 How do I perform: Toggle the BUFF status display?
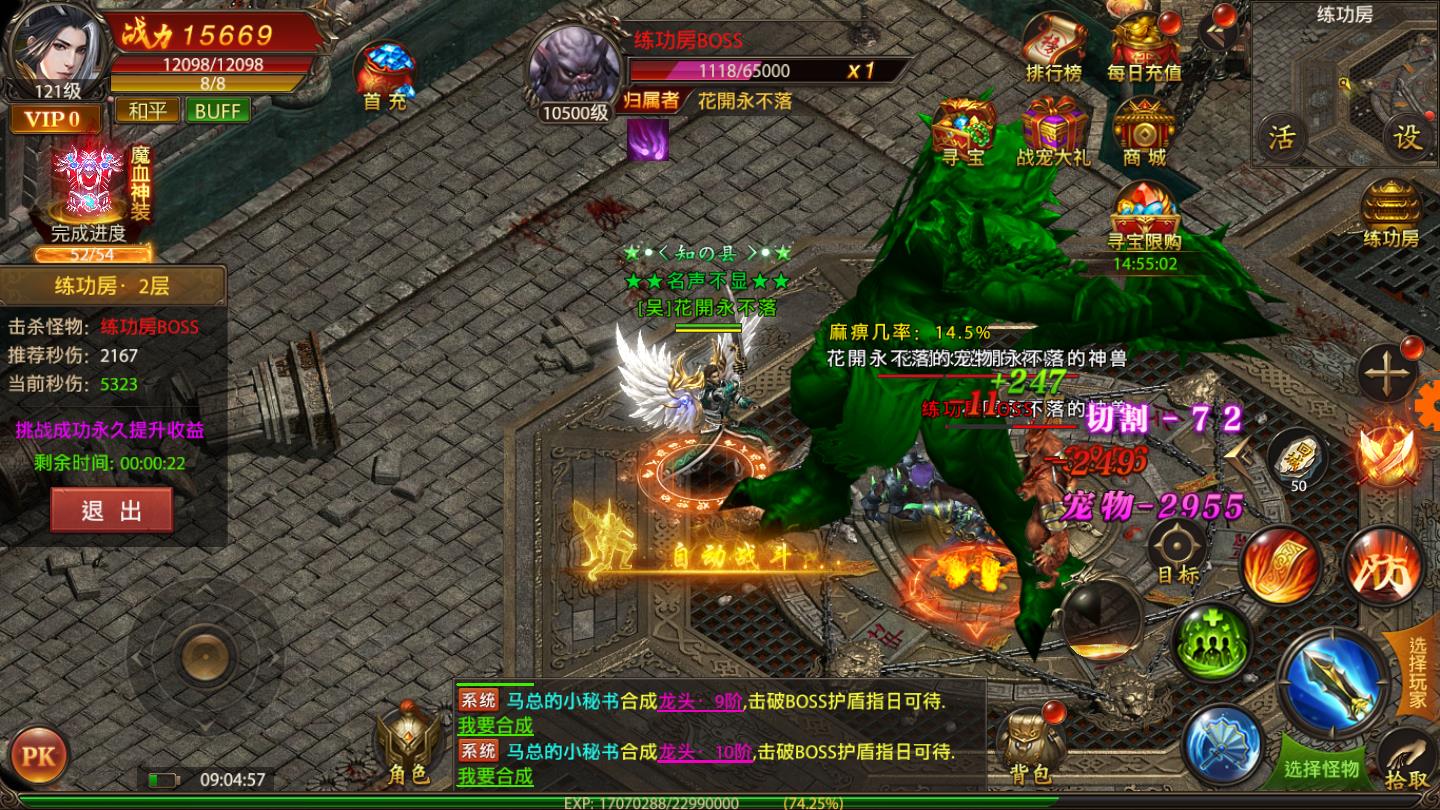point(216,110)
